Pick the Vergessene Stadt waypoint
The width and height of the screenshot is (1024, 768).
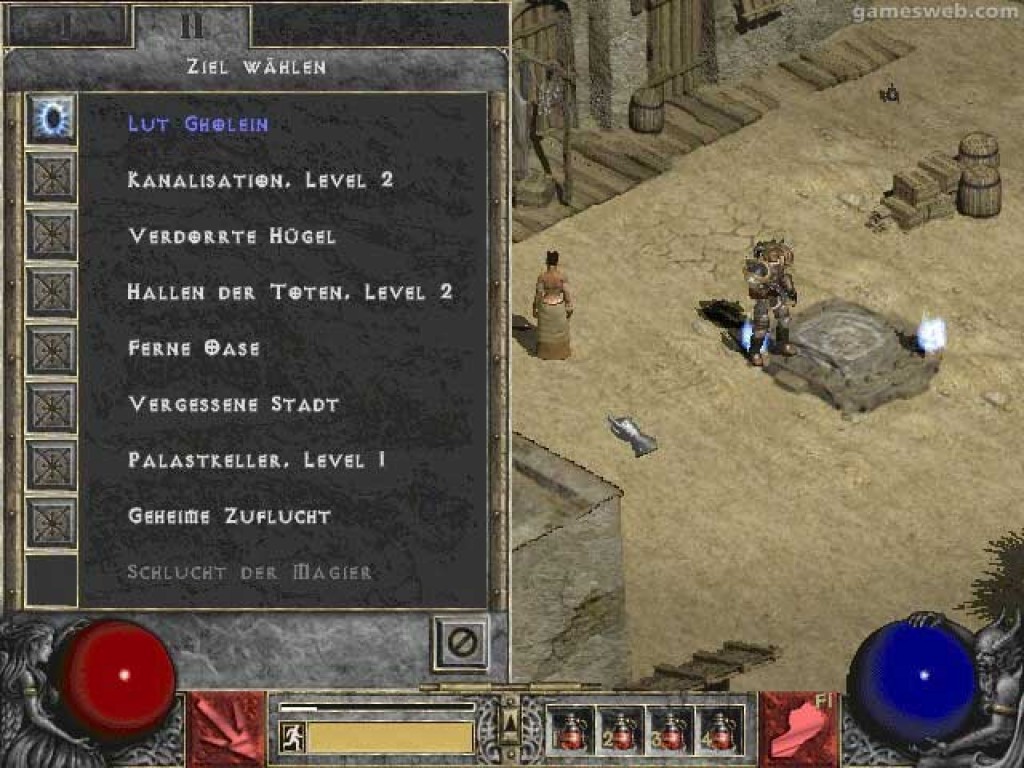tap(233, 404)
